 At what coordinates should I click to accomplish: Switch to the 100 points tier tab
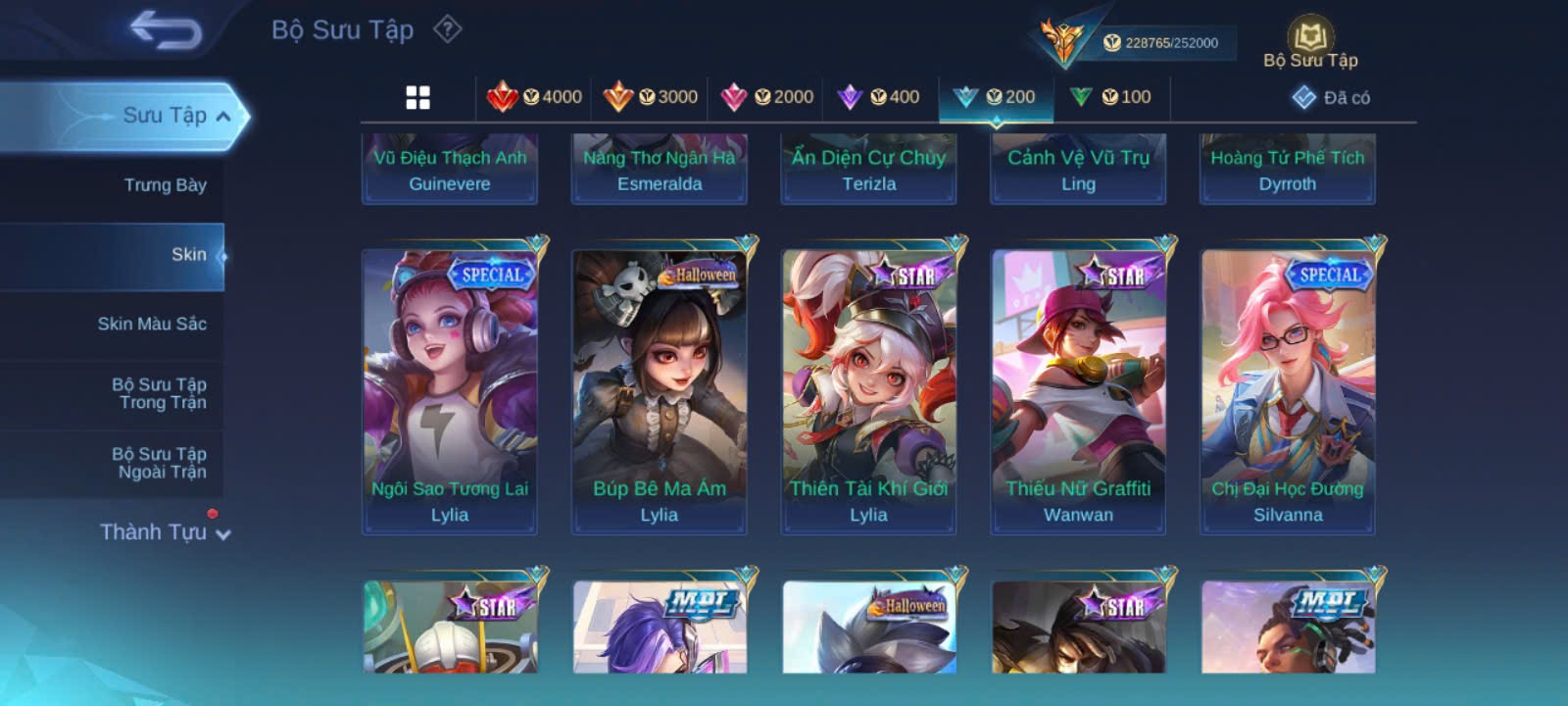point(1111,97)
